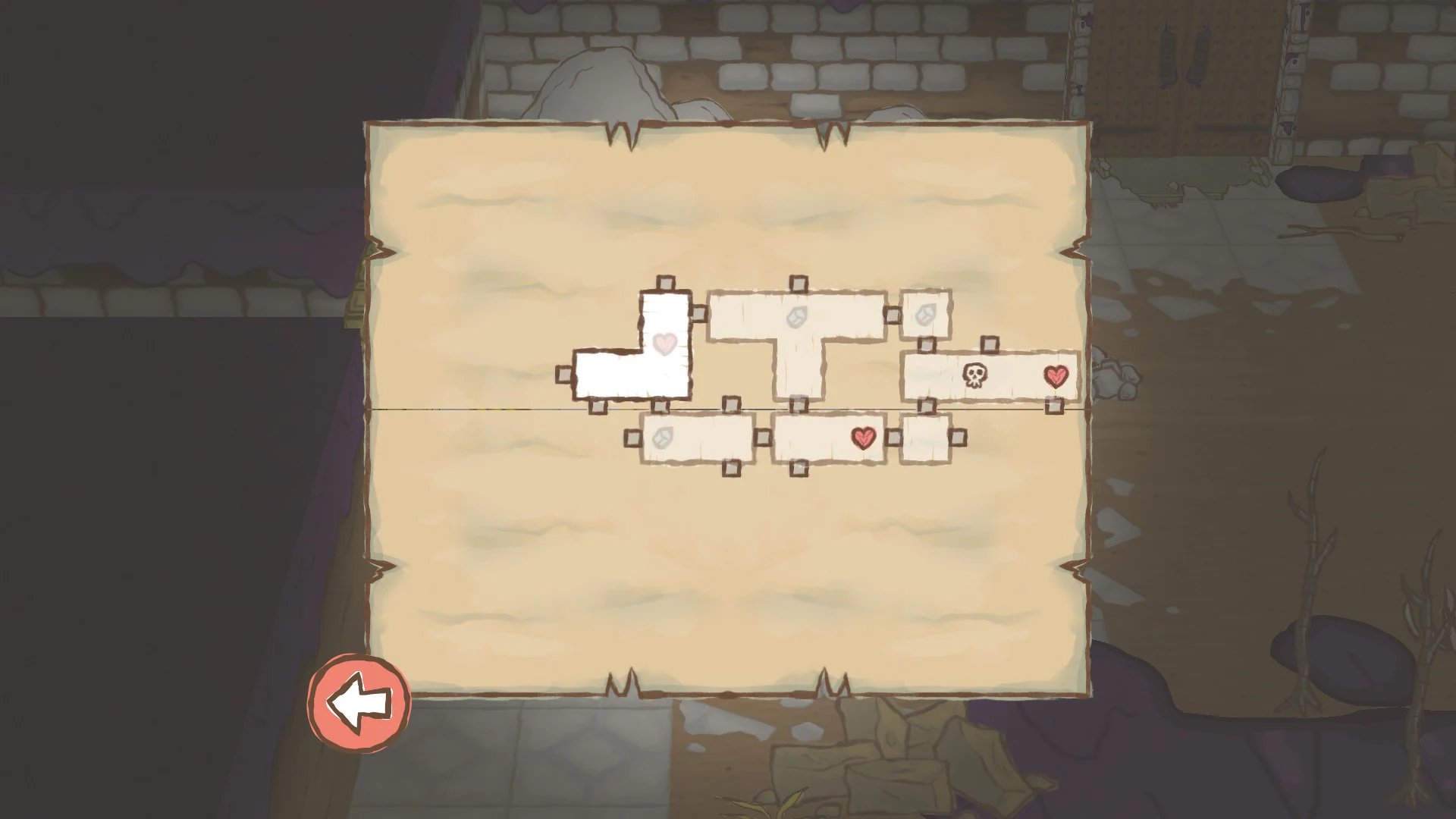
Task: Click the door on the white room's left edge
Action: pos(563,375)
